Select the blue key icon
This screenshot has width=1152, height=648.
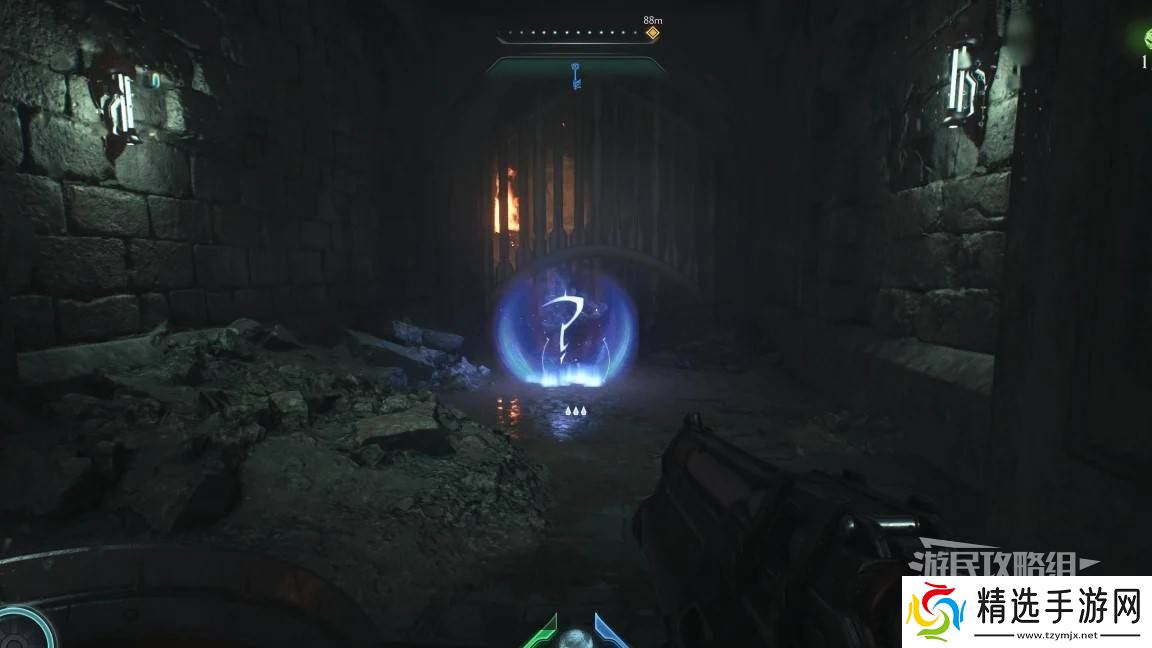(576, 75)
